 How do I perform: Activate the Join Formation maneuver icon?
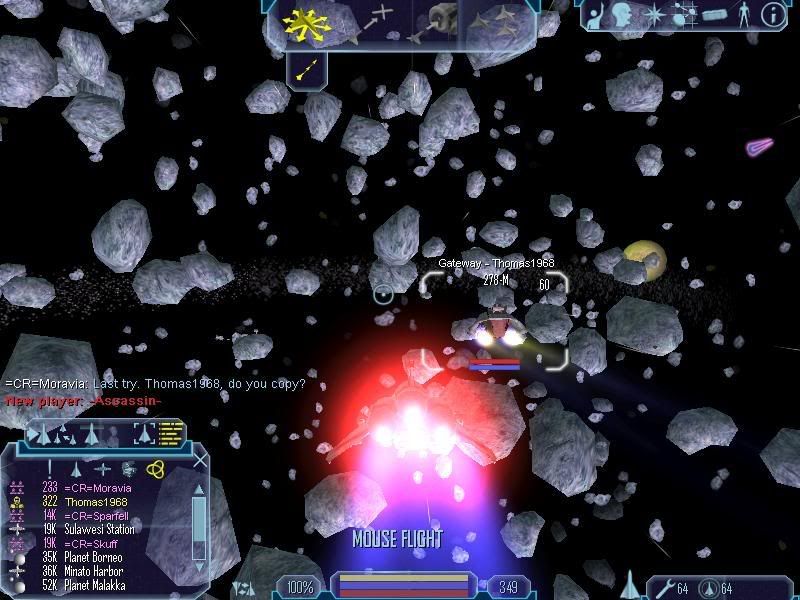click(501, 20)
